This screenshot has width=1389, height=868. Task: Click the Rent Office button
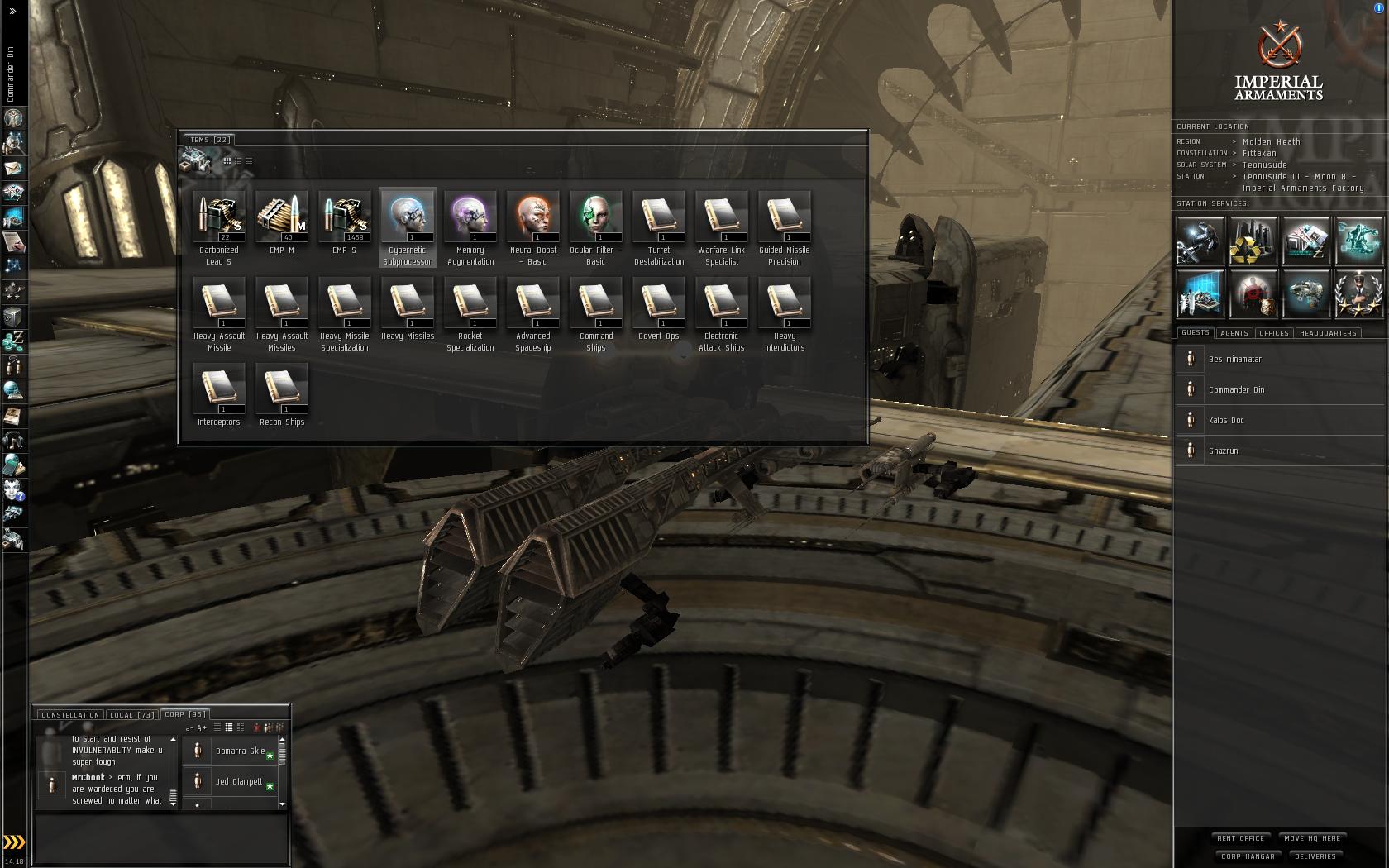click(1240, 838)
